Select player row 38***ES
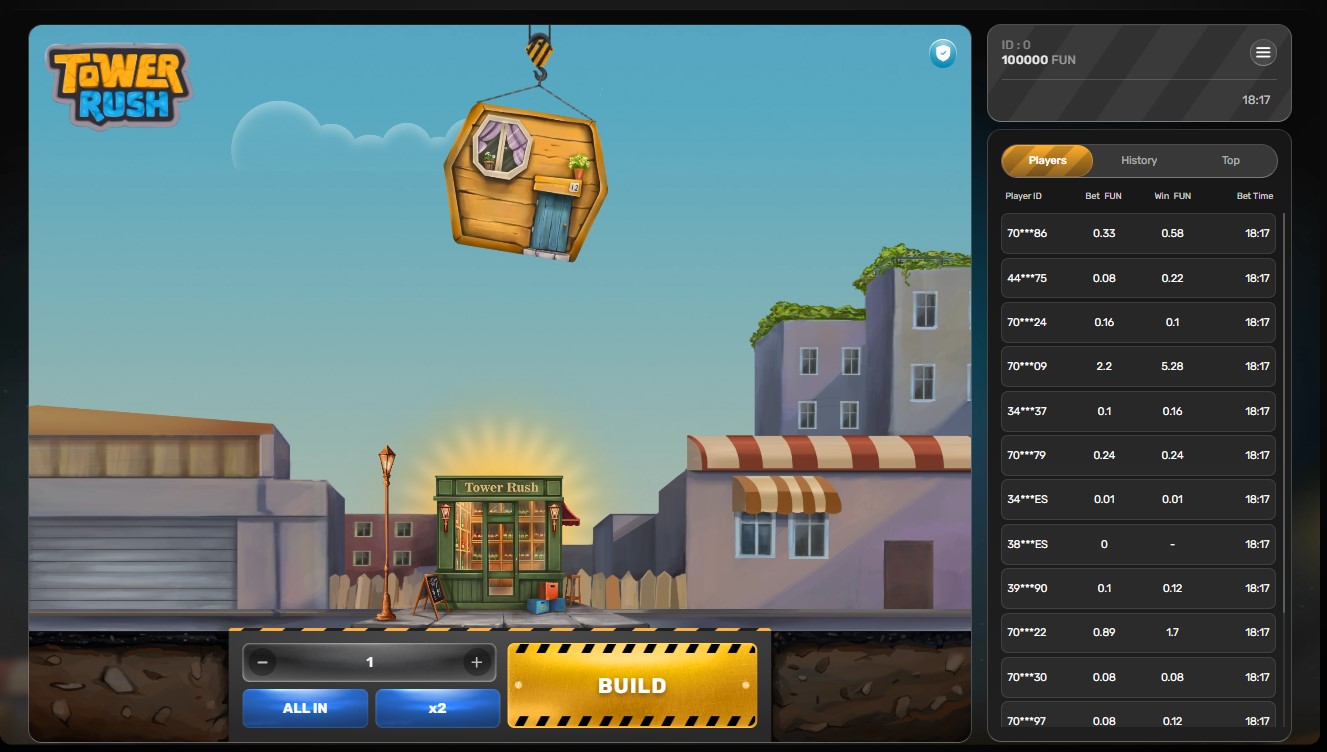 coord(1138,544)
